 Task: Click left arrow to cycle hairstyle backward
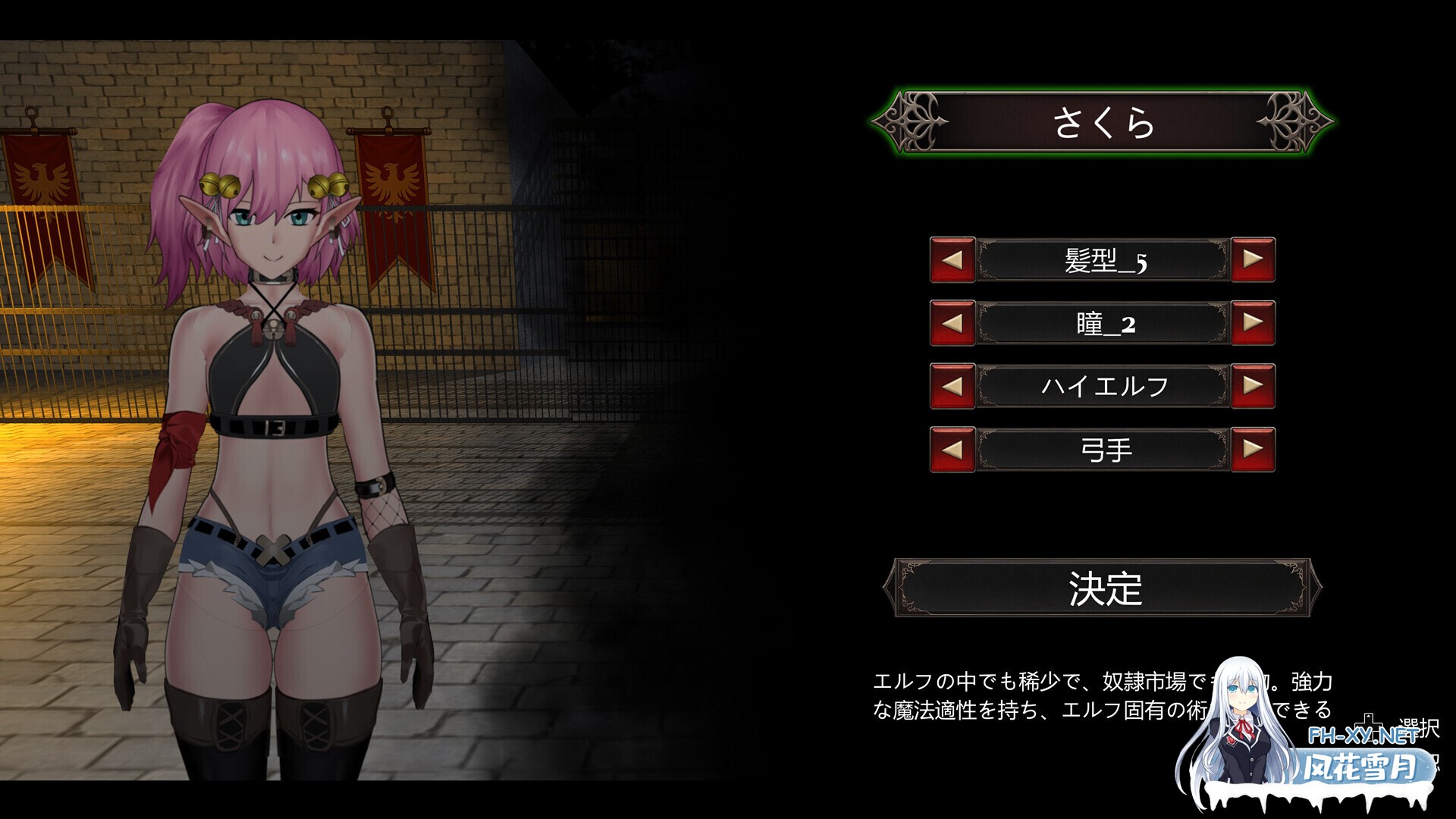[x=952, y=259]
